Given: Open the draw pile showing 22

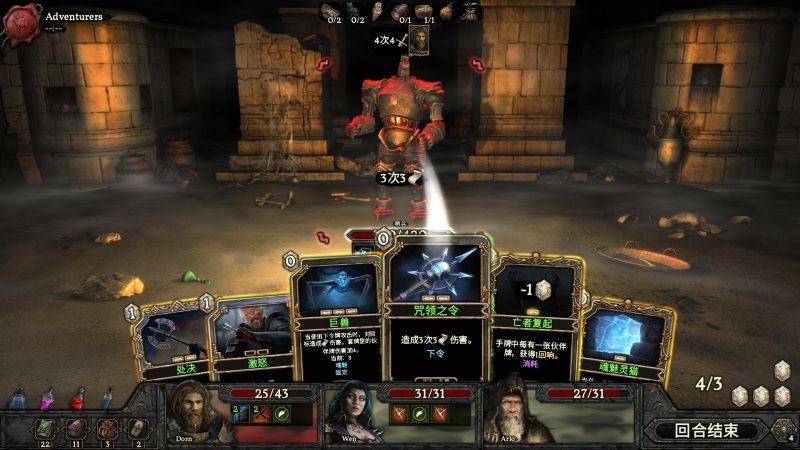Looking at the screenshot, I should 47,428.
